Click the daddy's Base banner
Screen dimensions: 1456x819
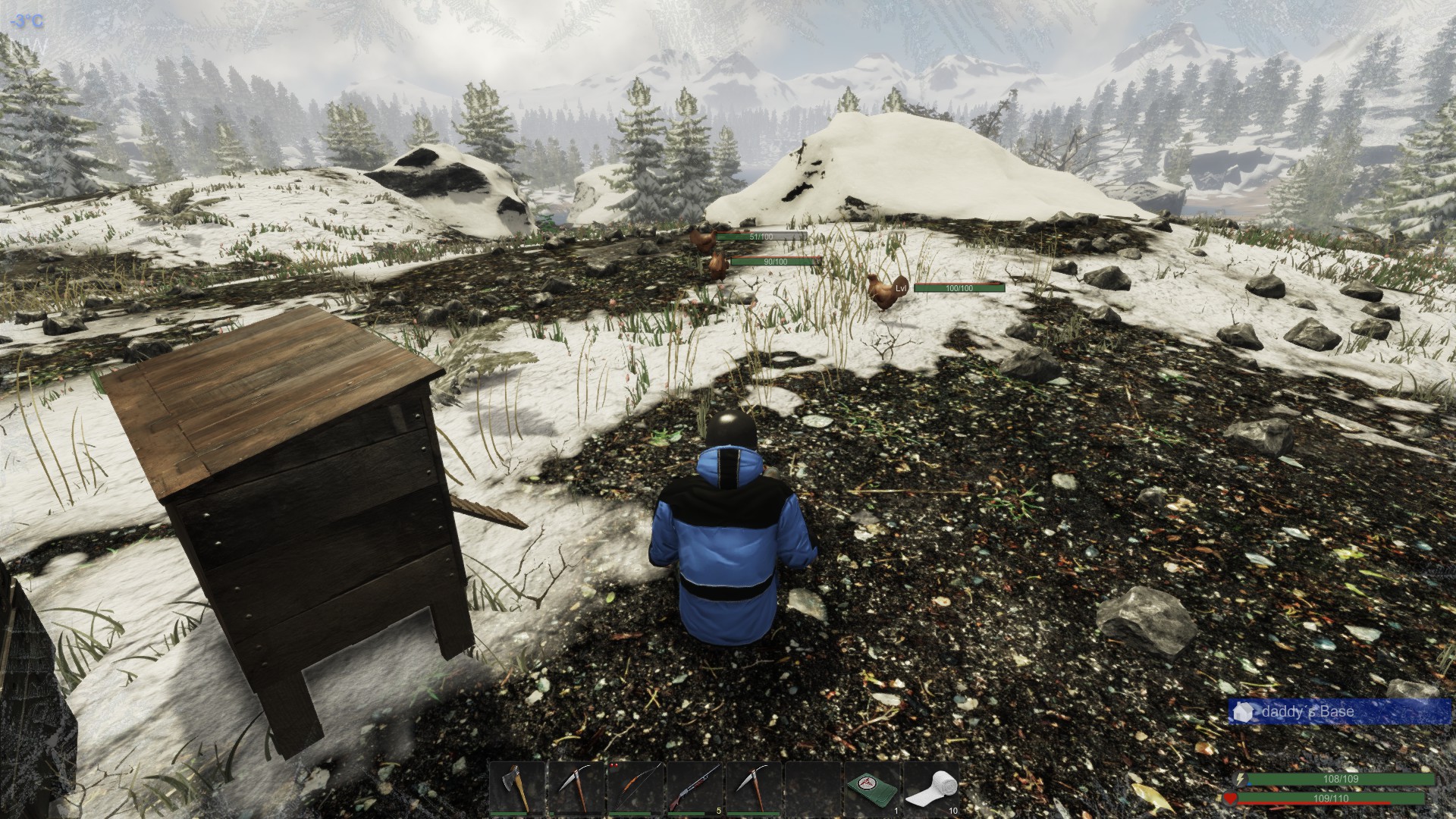point(1339,712)
